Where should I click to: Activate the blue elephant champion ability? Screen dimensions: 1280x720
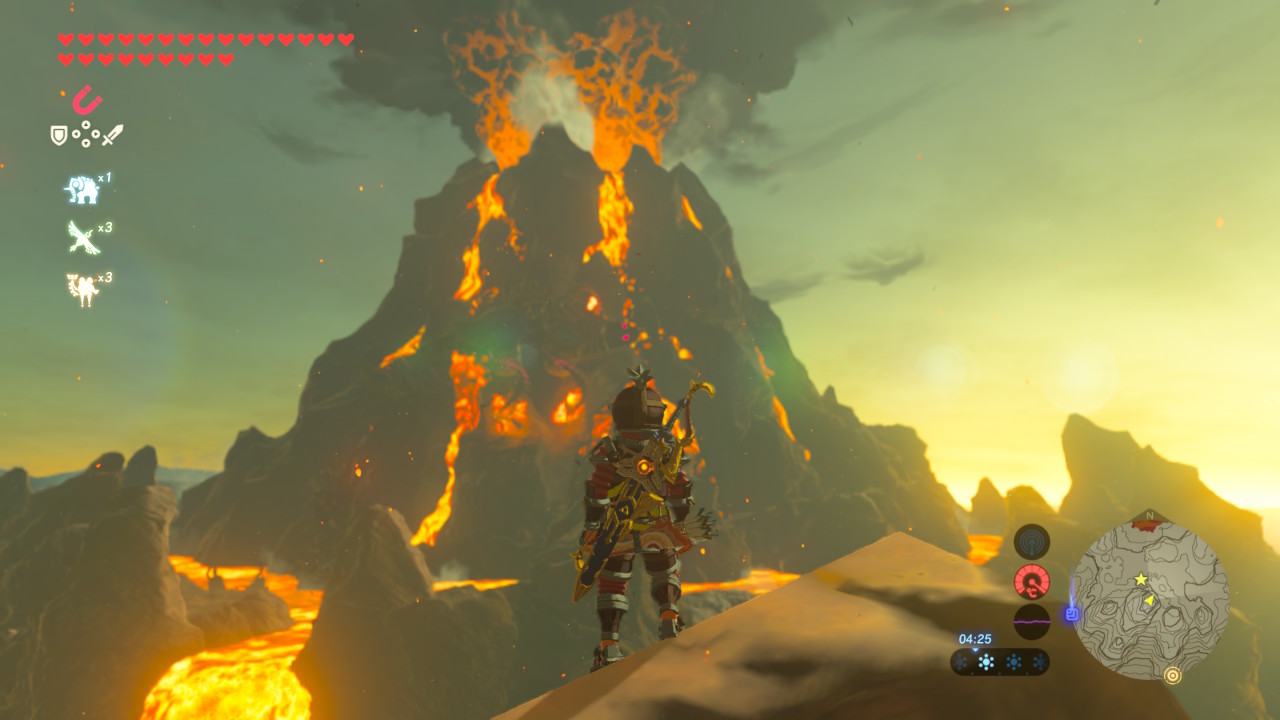[x=81, y=189]
